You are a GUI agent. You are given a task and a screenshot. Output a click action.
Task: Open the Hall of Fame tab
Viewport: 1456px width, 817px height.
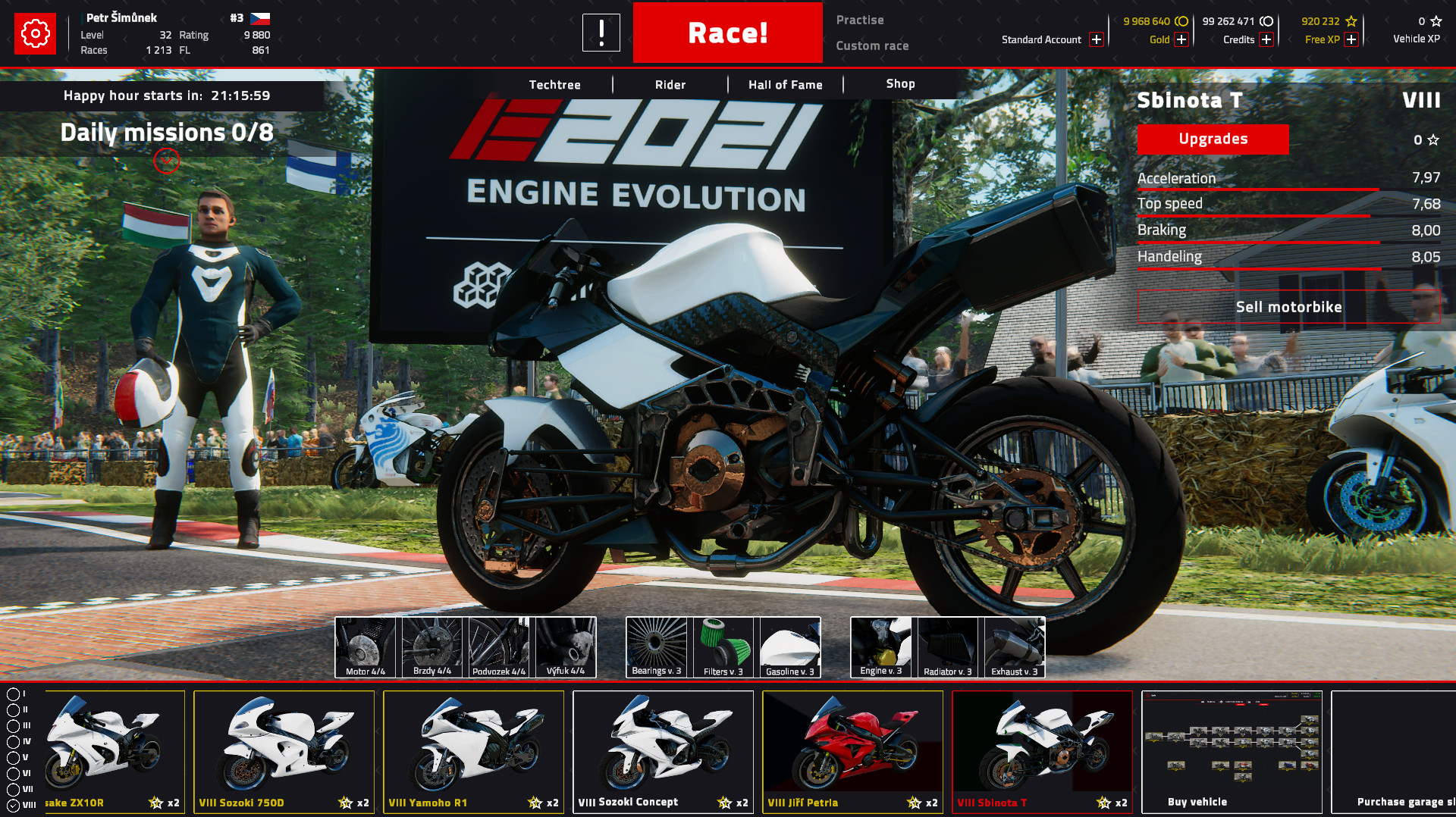785,84
